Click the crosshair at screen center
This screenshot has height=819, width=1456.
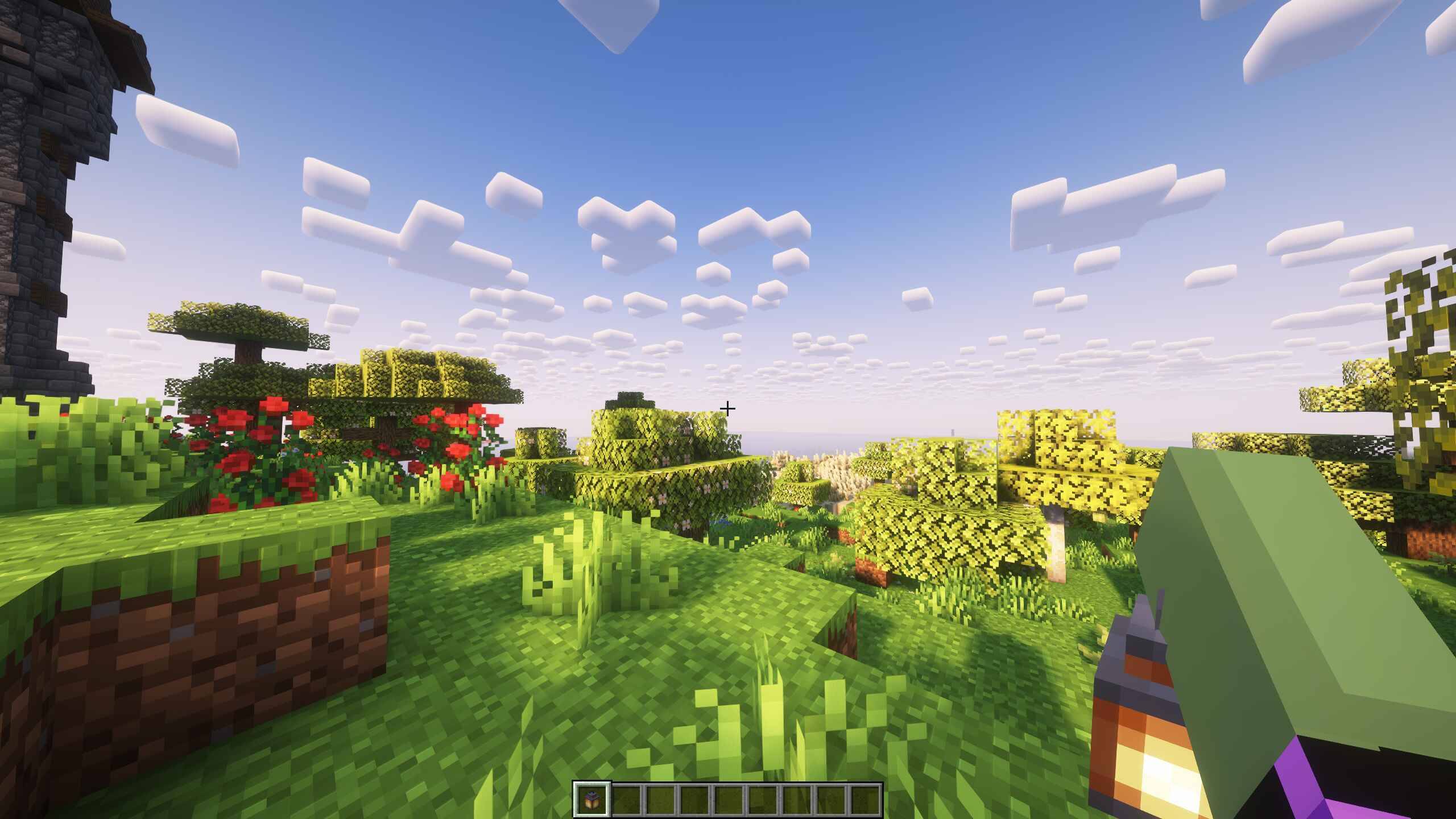click(728, 408)
